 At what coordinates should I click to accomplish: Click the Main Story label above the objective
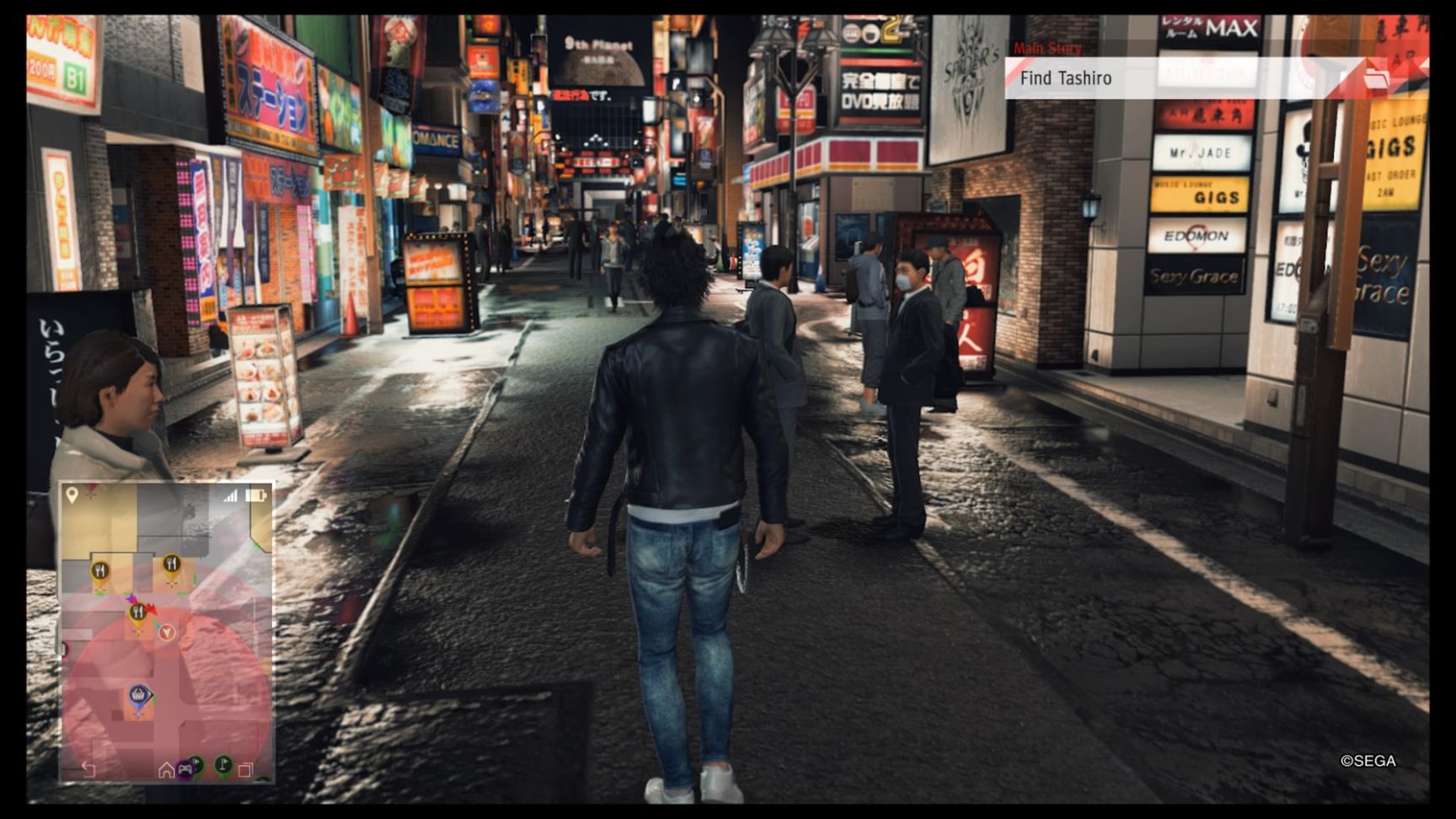pos(1047,48)
